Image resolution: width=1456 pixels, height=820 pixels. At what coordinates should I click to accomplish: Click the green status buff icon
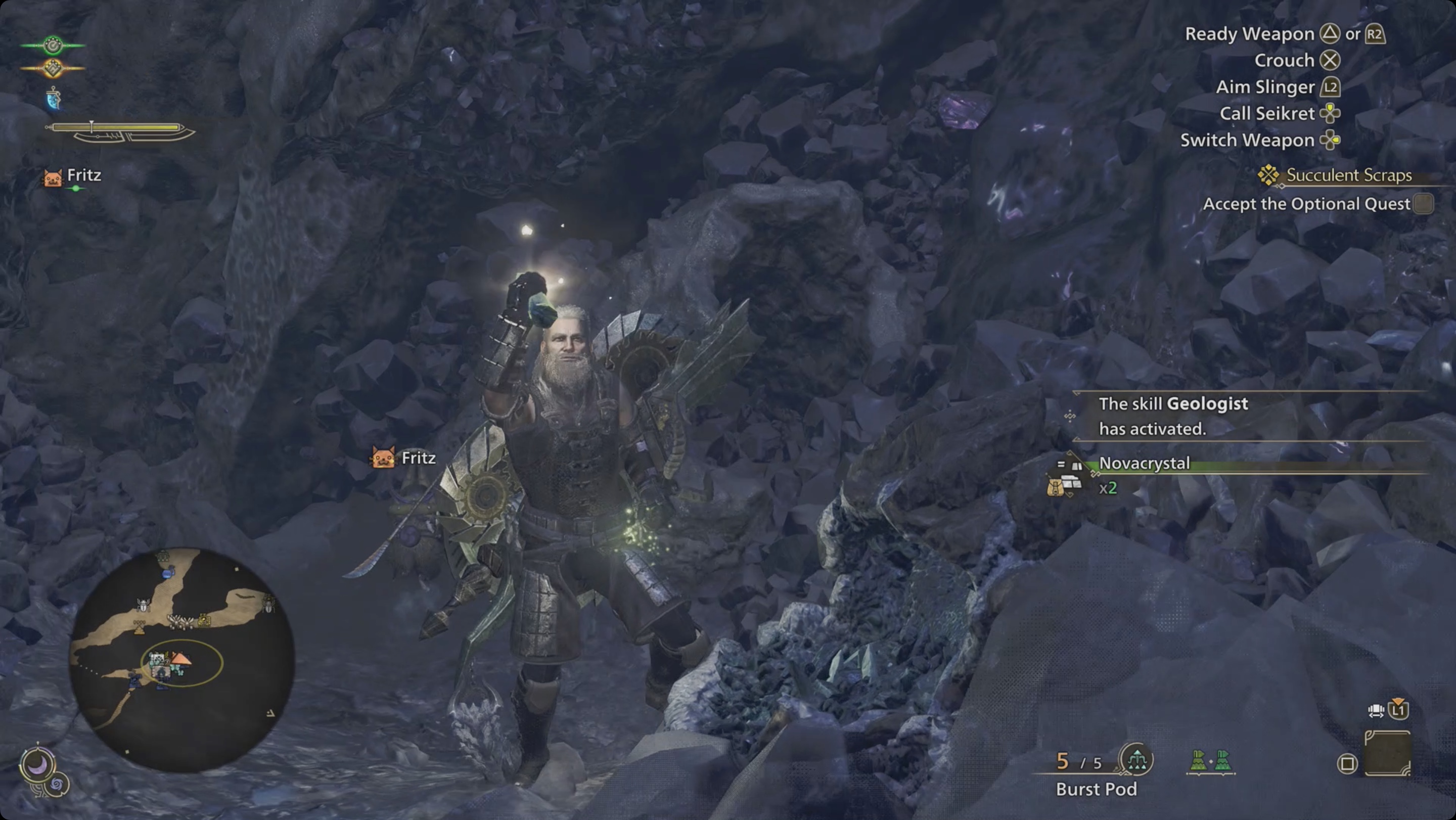click(x=53, y=45)
